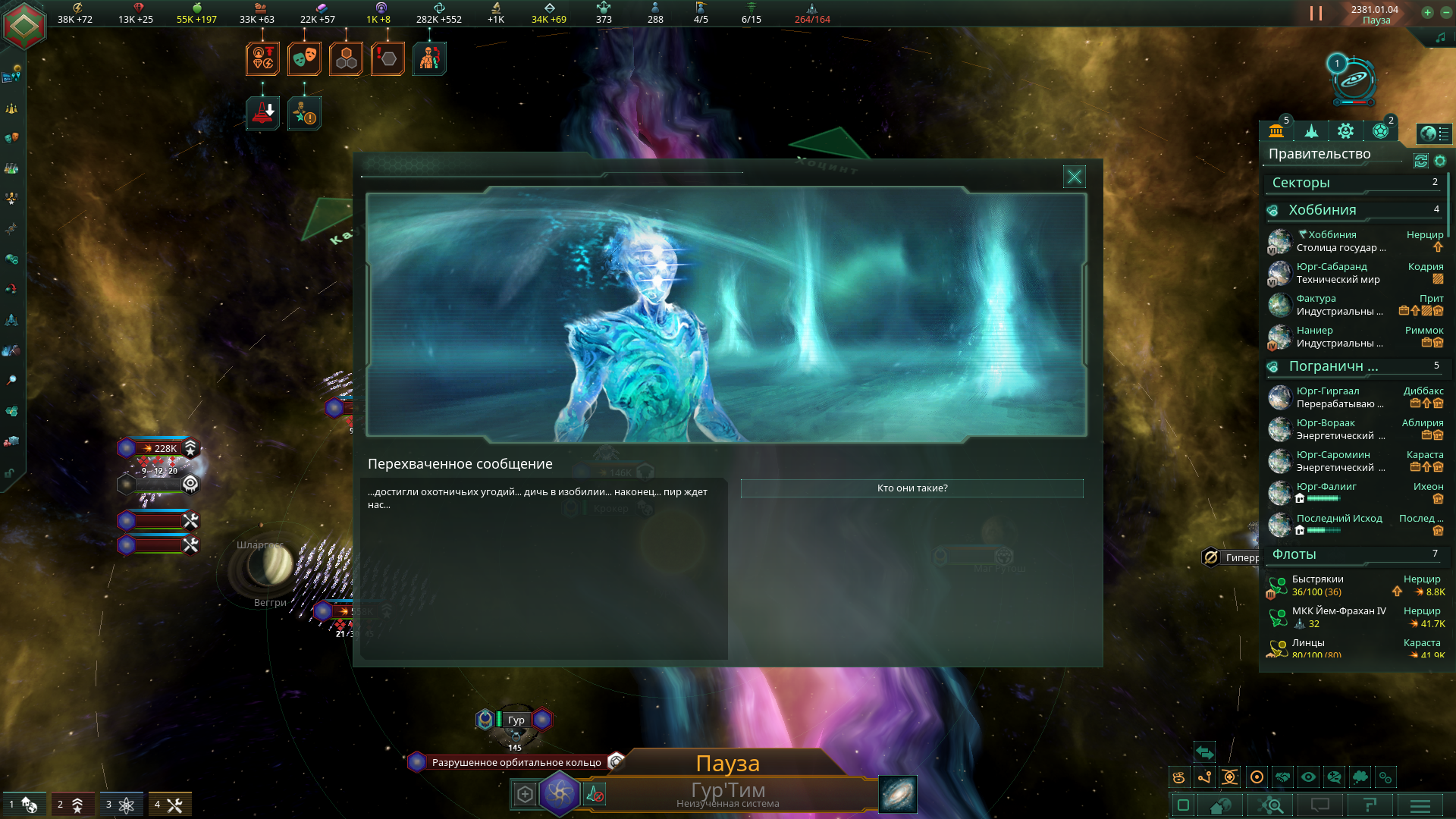Switch to the government outliner tab

click(1276, 131)
